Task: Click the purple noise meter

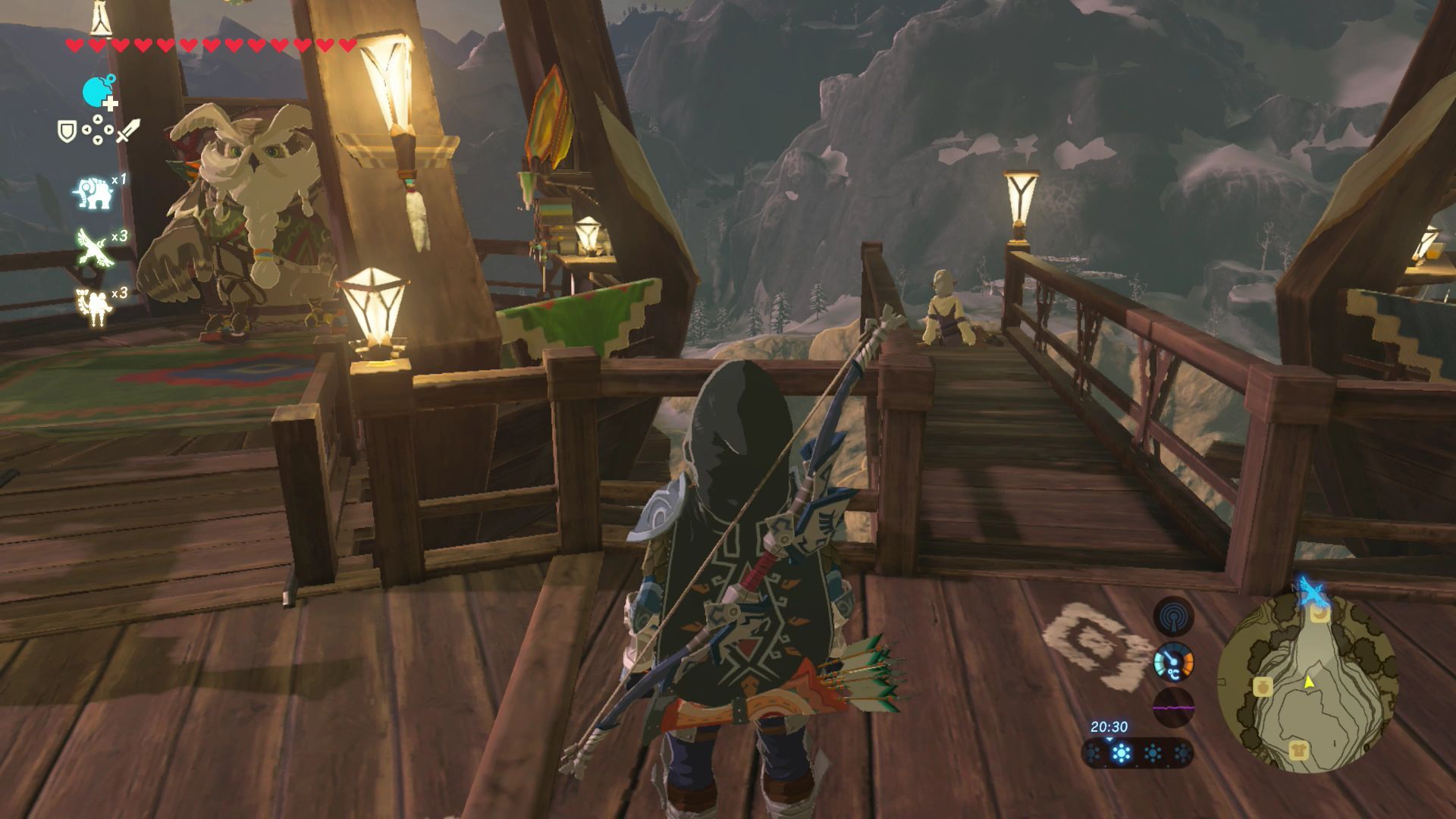Action: (1173, 708)
